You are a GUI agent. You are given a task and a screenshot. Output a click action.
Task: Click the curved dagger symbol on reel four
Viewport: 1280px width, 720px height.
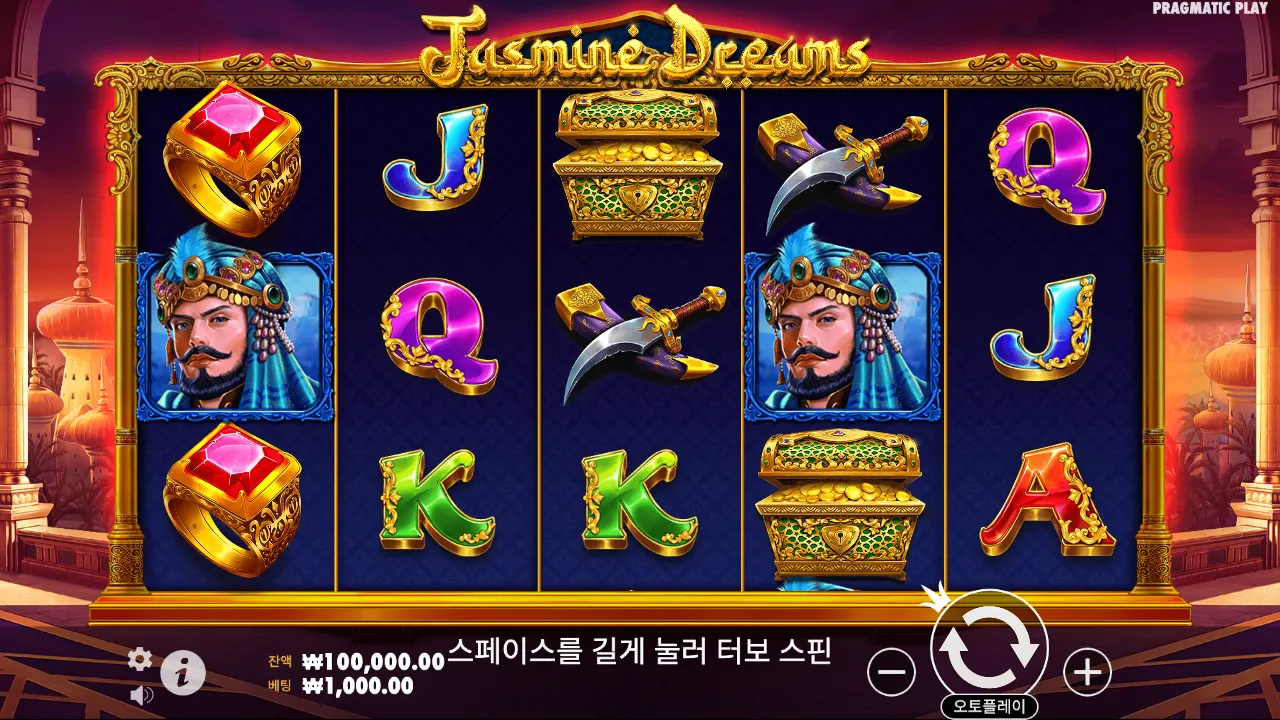click(x=840, y=160)
